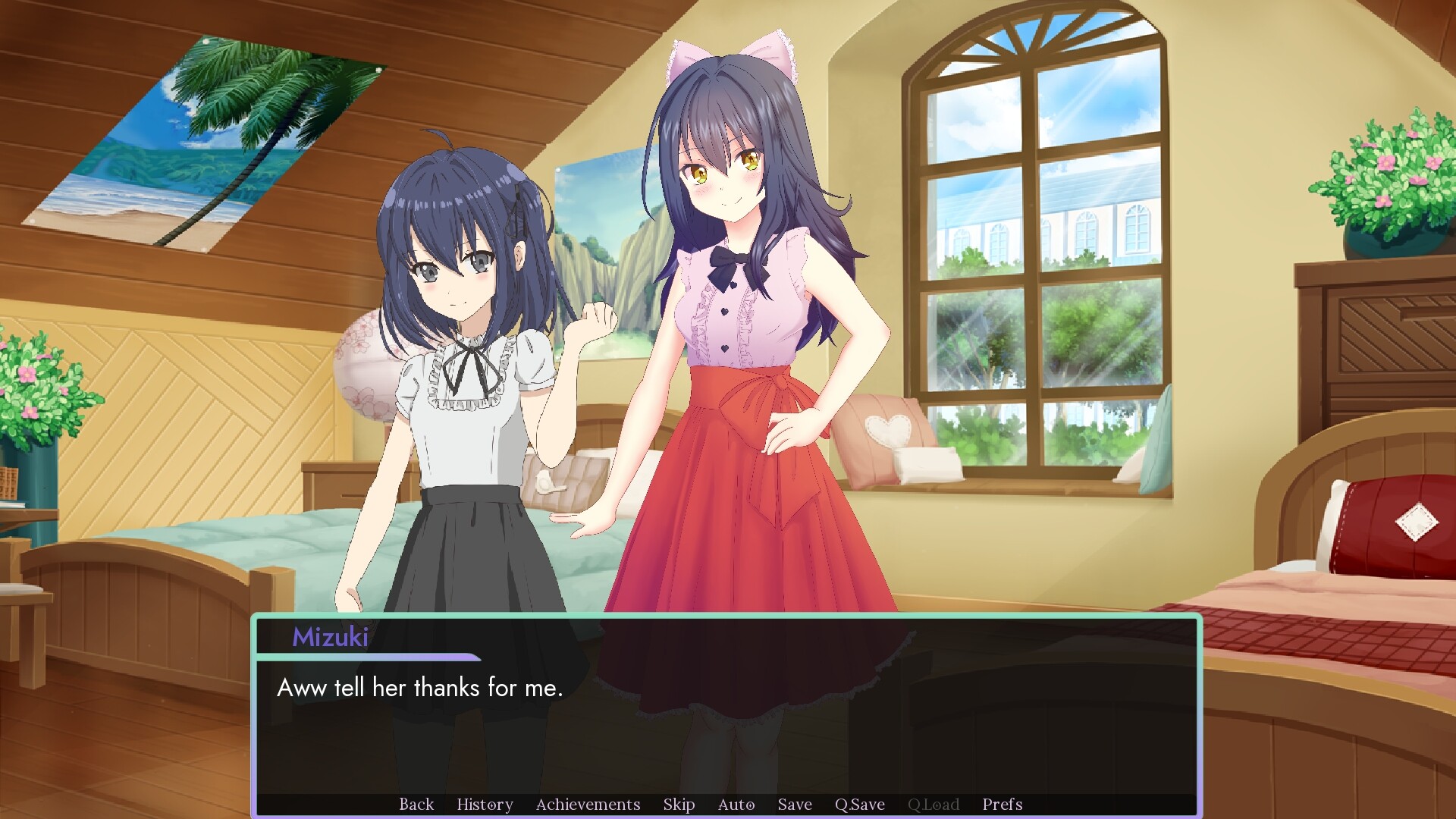Open the dialogue History log
Screen dimensions: 1456x819
[485, 804]
